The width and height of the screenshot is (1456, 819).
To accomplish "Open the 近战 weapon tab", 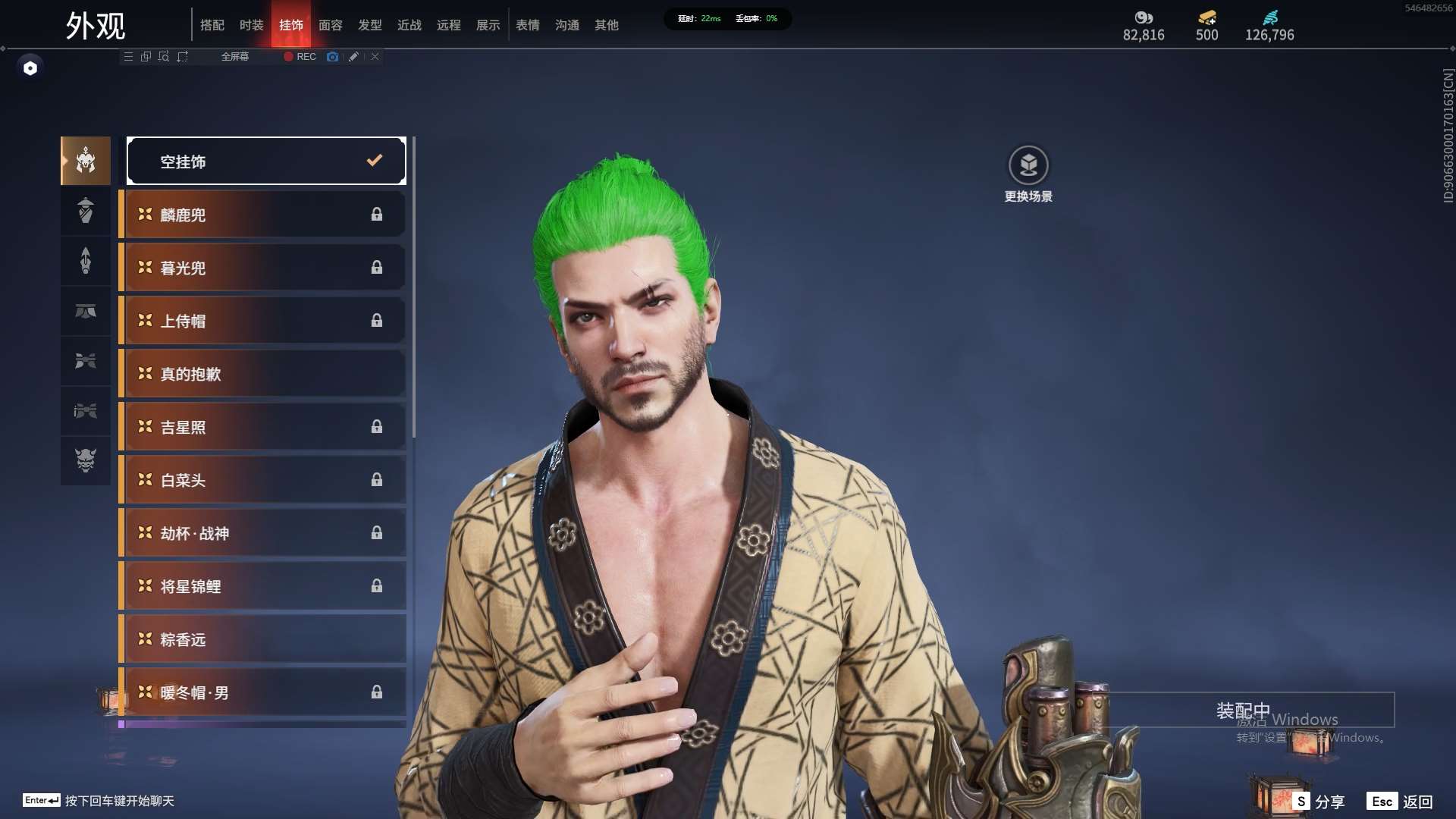I will (409, 25).
